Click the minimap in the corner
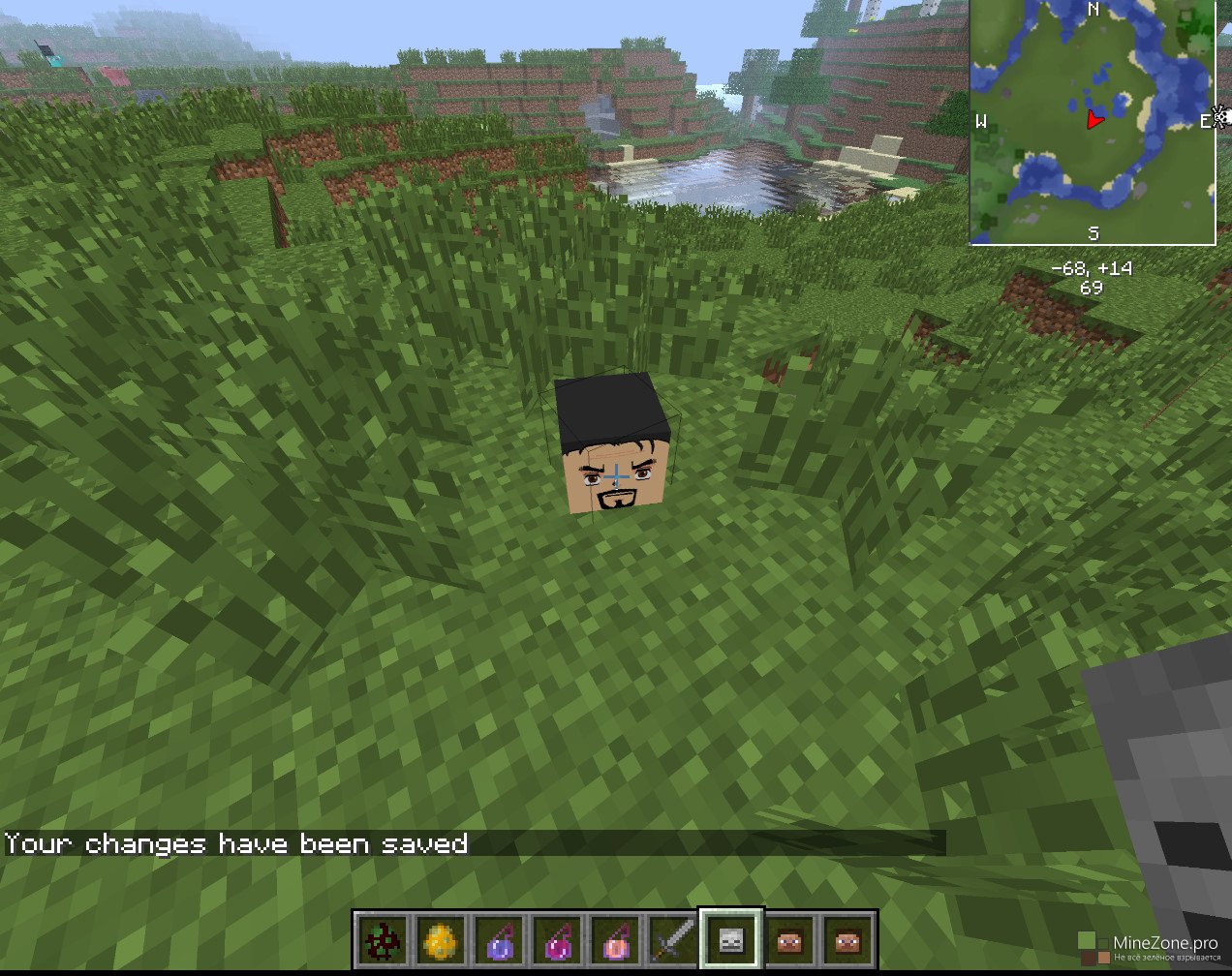 point(1093,121)
